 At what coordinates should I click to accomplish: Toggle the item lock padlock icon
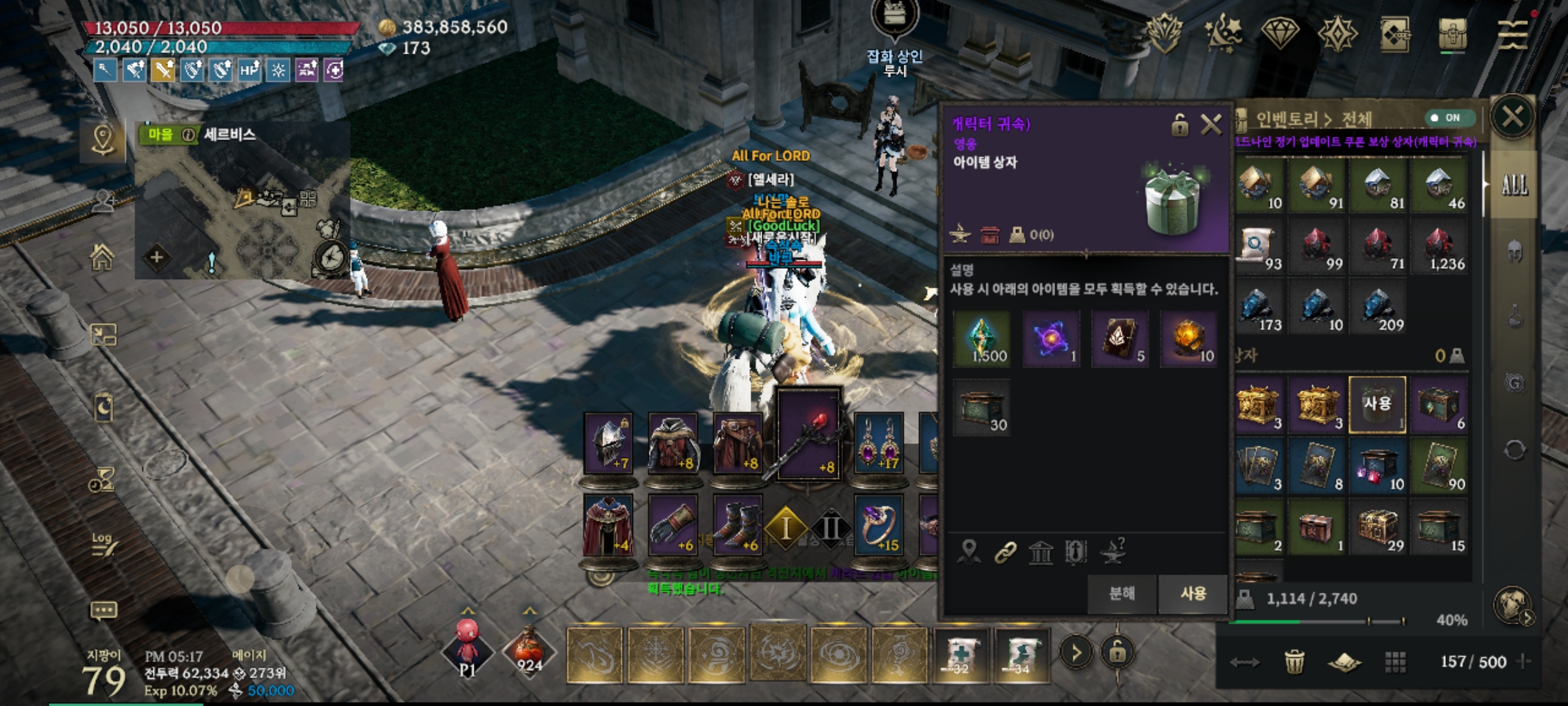click(1179, 124)
